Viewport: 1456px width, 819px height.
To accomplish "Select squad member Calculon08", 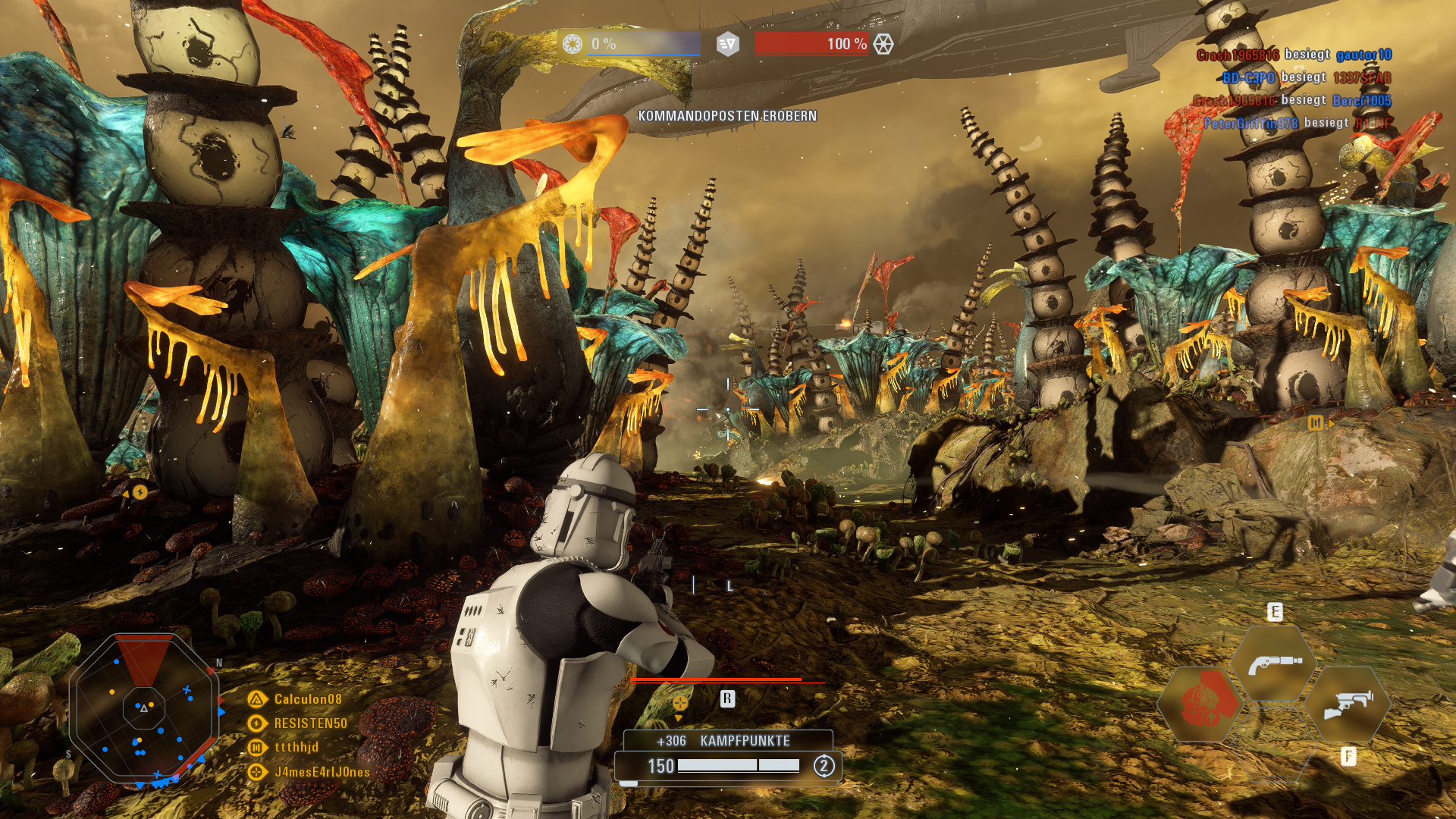I will coord(307,699).
